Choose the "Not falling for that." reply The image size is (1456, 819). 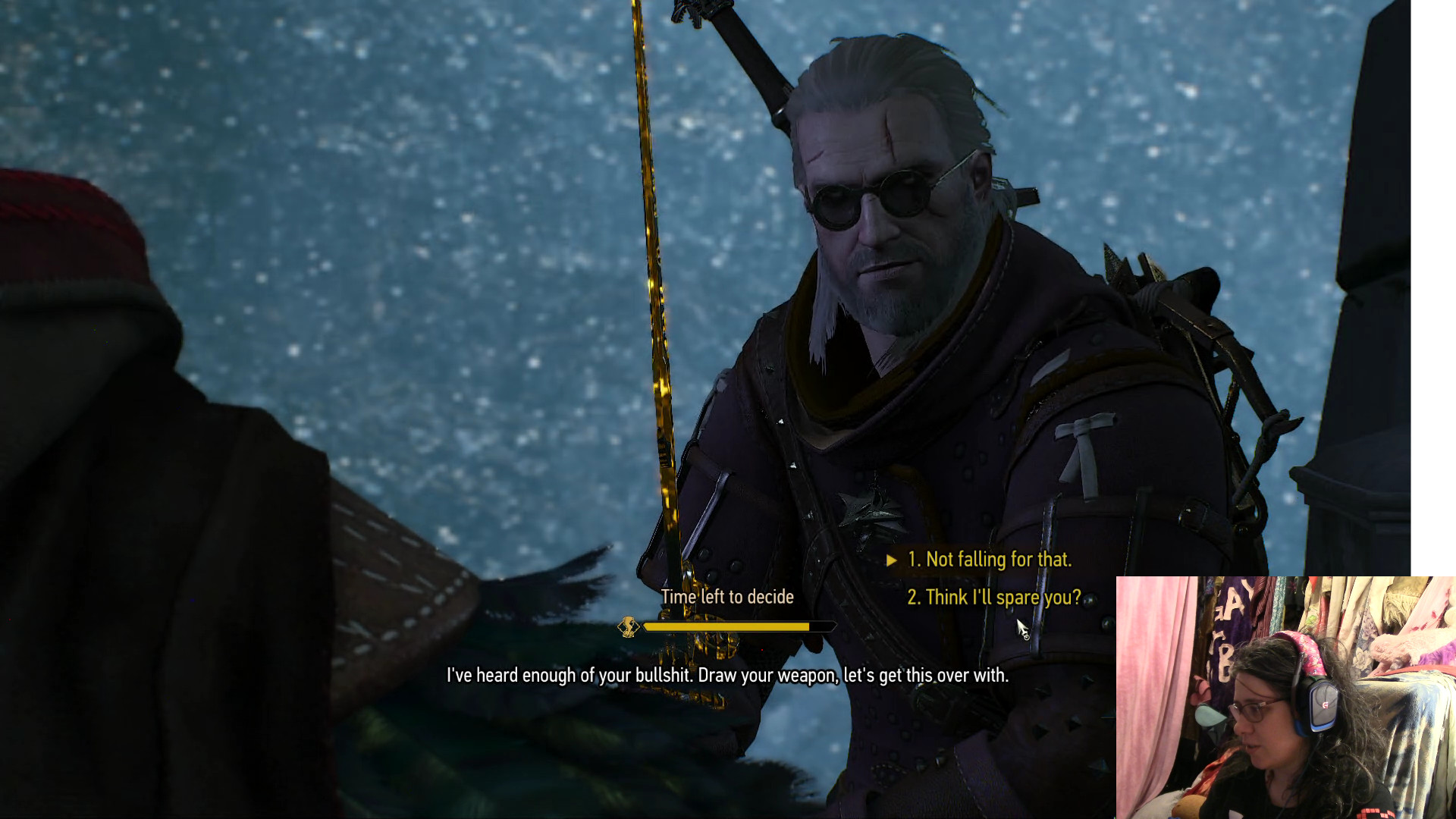(989, 560)
